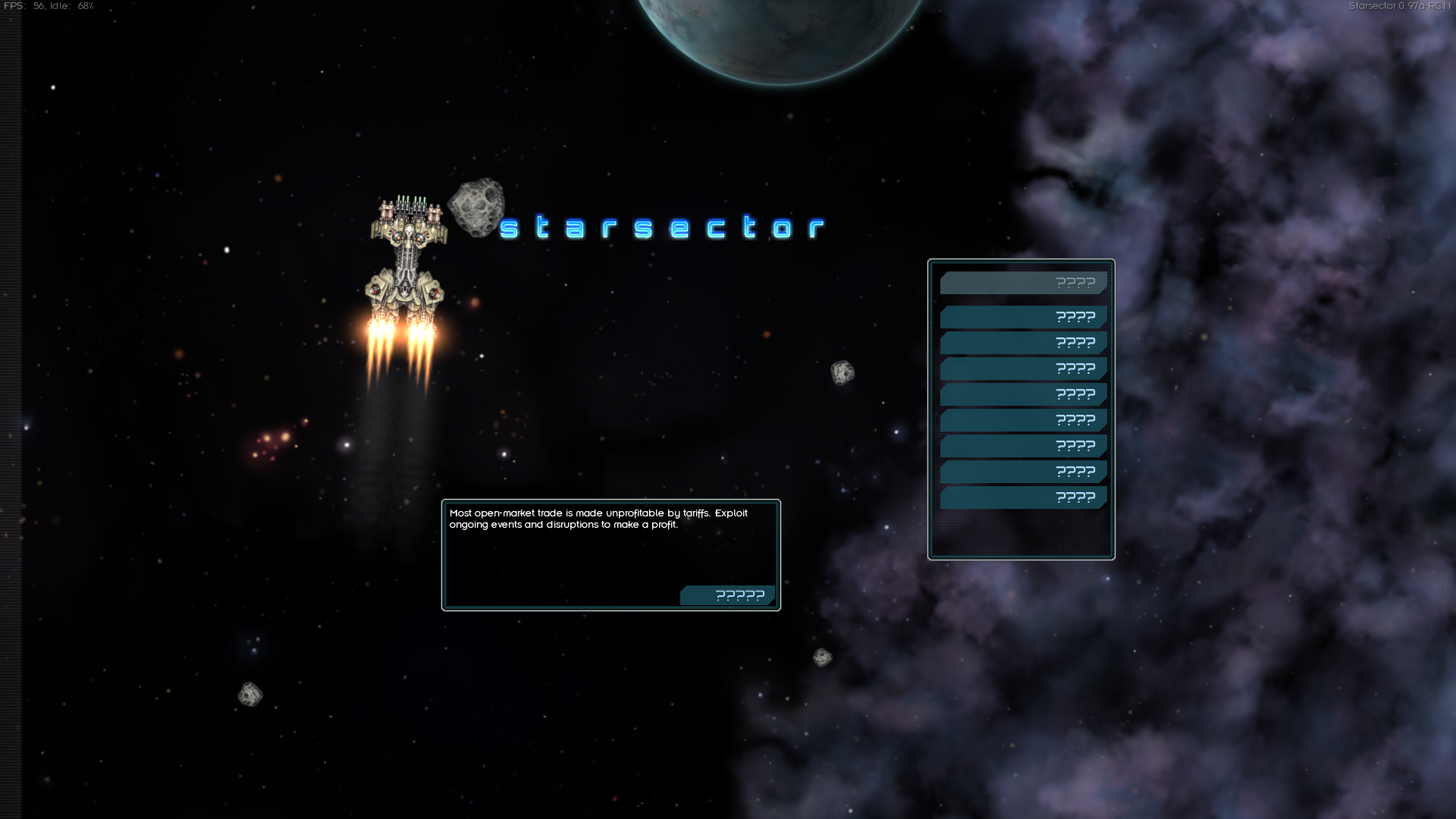Click the third enabled "????" menu button
The width and height of the screenshot is (1456, 819).
coord(1023,368)
